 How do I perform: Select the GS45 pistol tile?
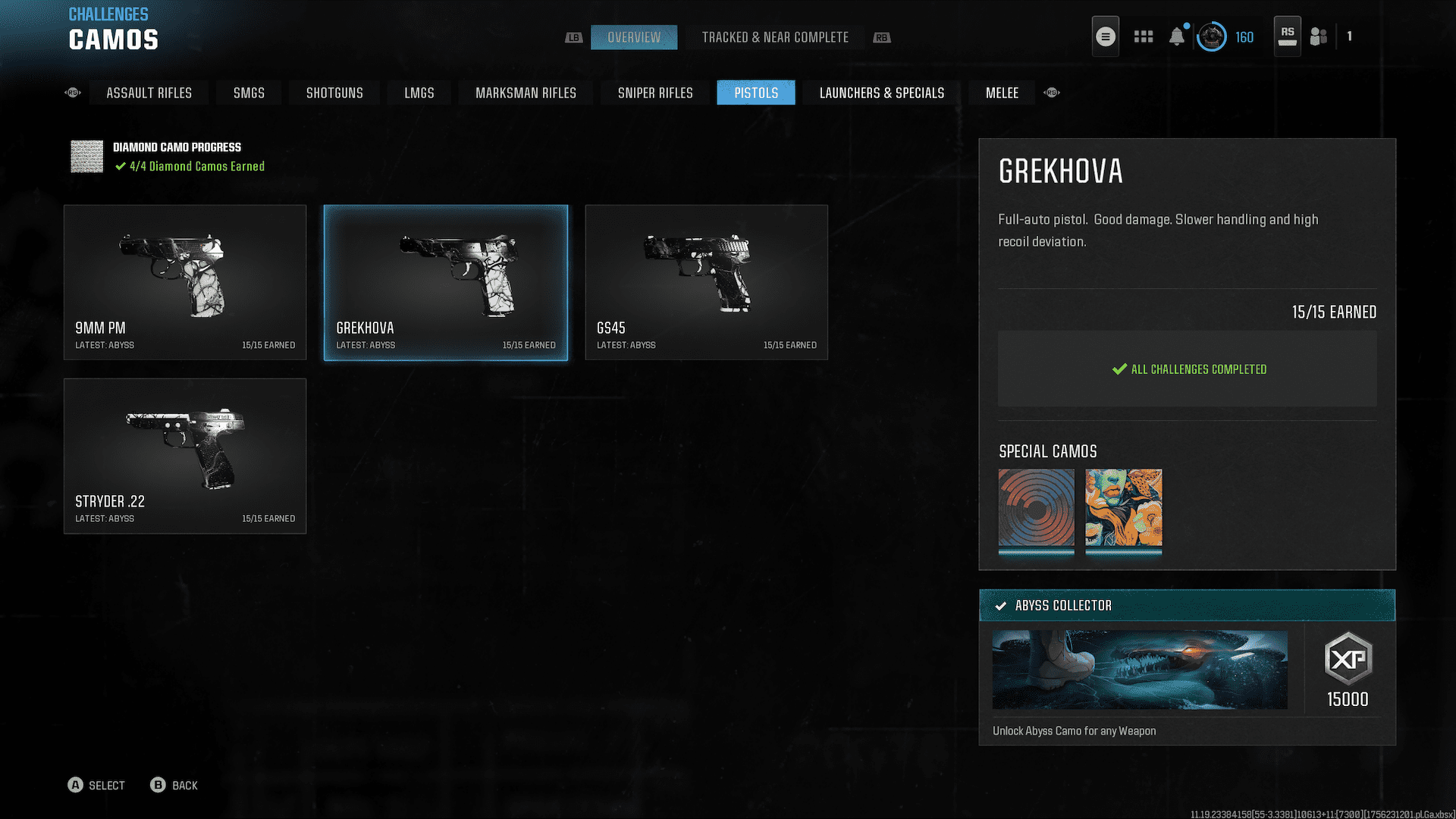[x=706, y=282]
